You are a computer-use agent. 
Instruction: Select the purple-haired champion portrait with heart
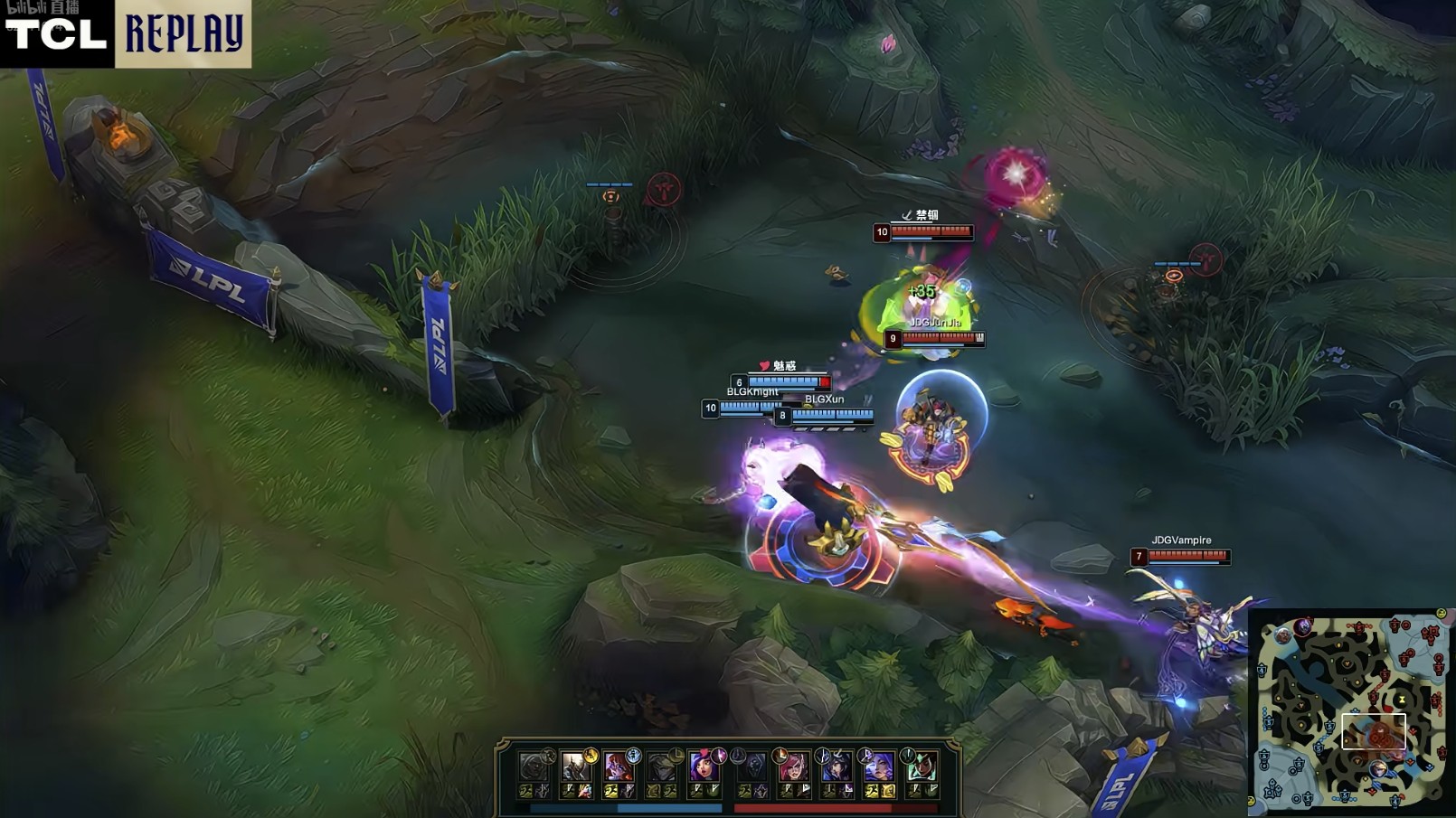pyautogui.click(x=704, y=767)
